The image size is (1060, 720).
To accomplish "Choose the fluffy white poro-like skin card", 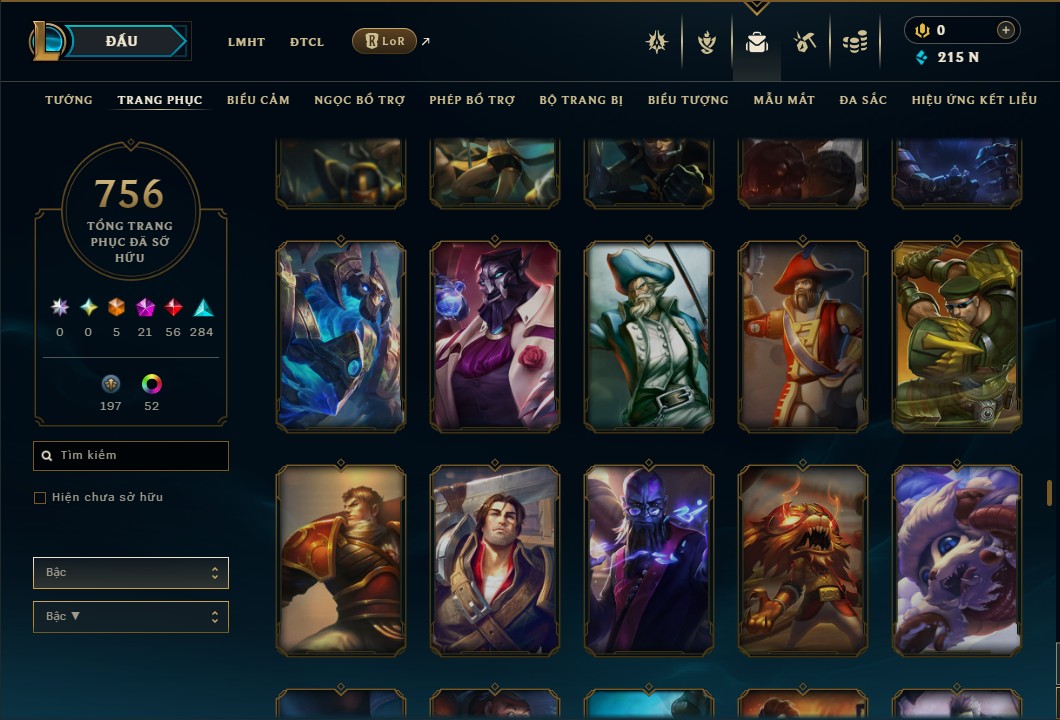I will [x=957, y=560].
